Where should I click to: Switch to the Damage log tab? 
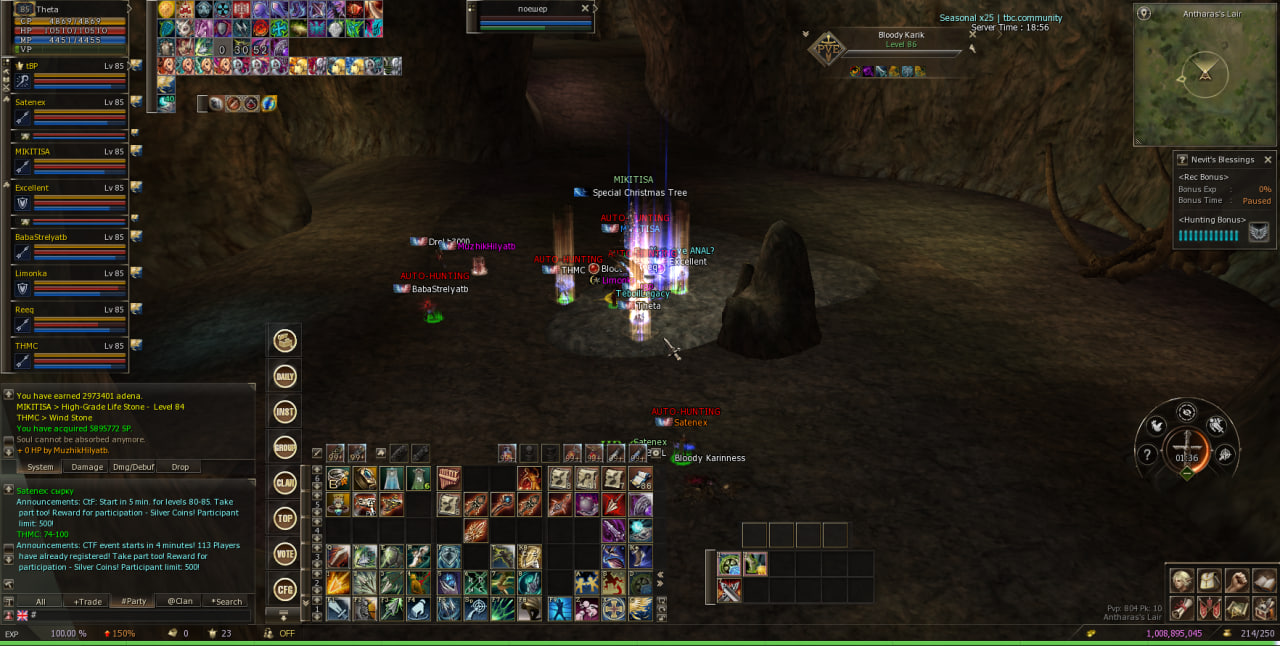click(x=87, y=467)
